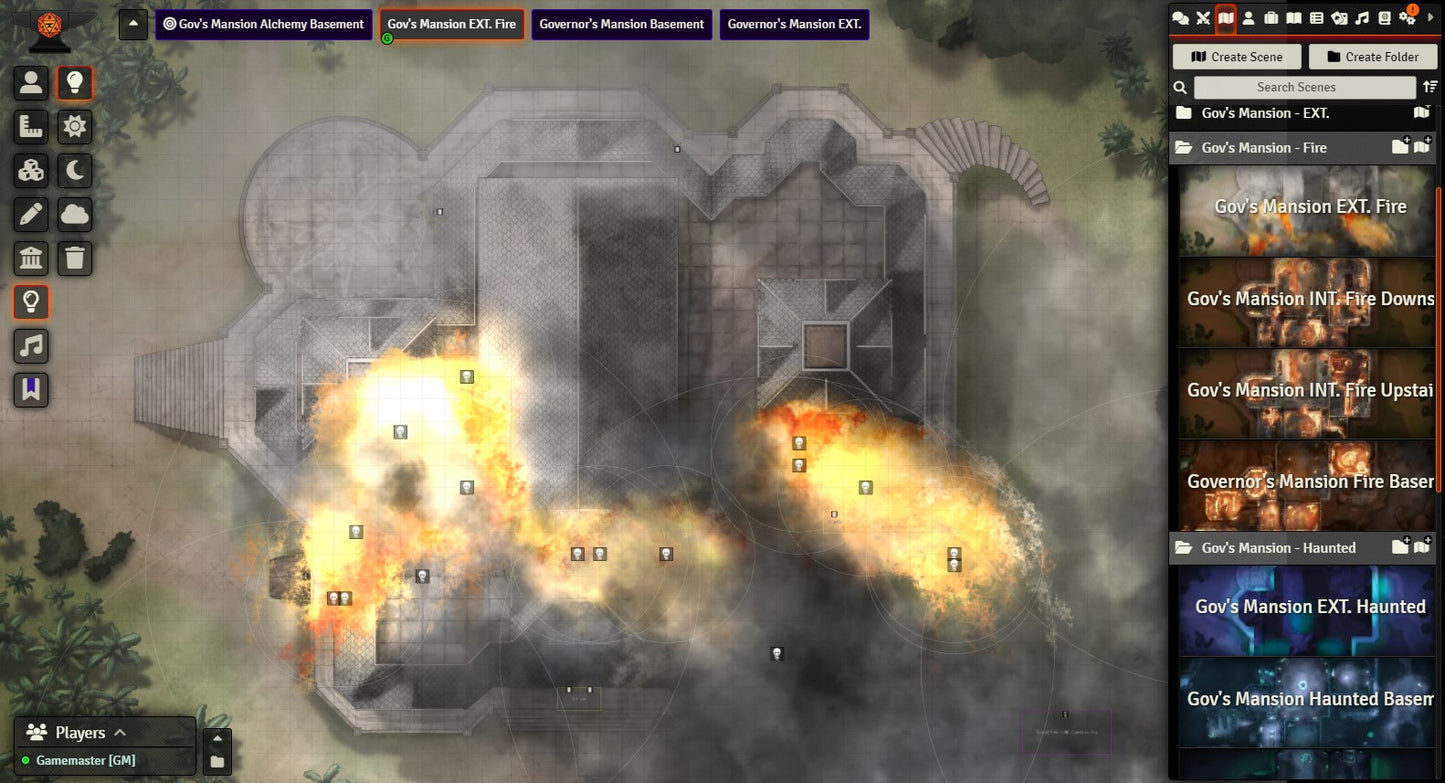Select the Gov's Mansion EXT. Haunted scene
Viewport: 1445px width, 783px height.
pyautogui.click(x=1309, y=607)
